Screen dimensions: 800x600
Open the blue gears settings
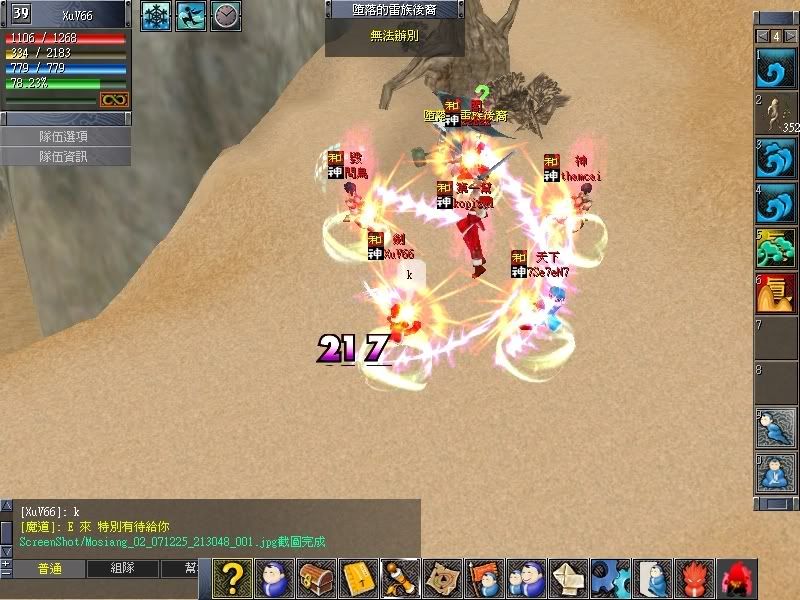[608, 578]
